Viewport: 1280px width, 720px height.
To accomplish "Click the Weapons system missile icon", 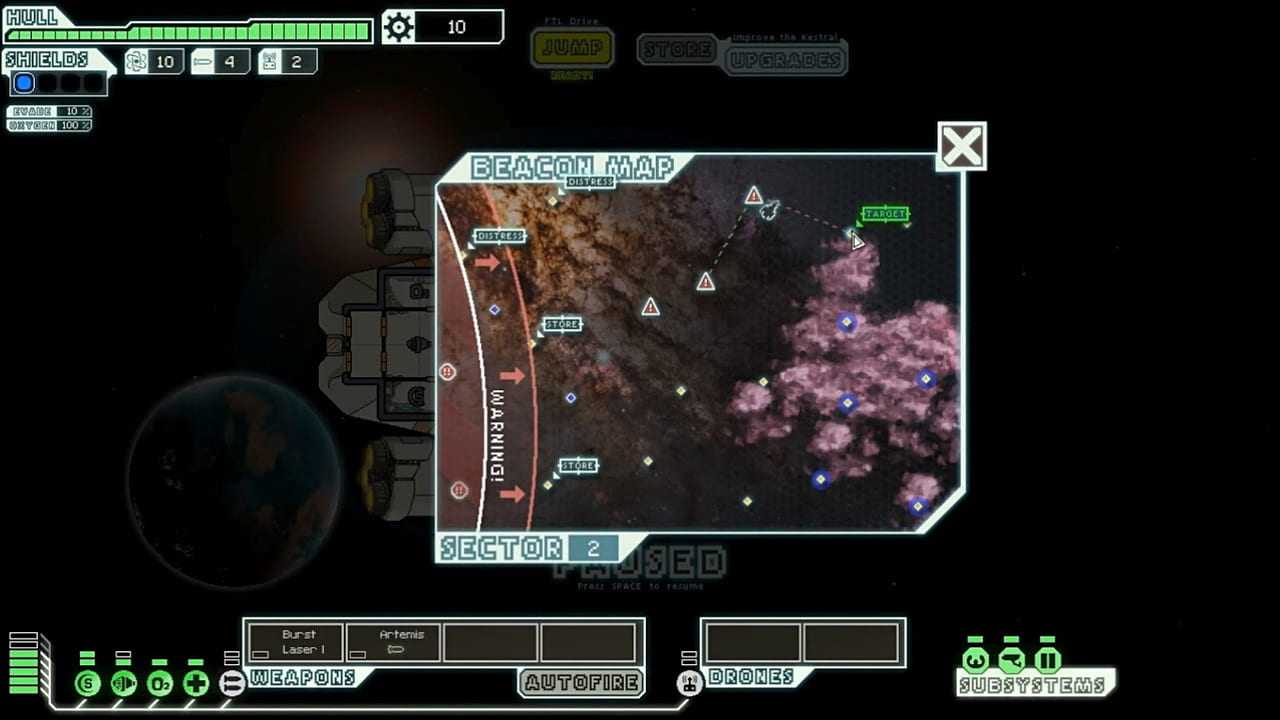I will click(232, 684).
